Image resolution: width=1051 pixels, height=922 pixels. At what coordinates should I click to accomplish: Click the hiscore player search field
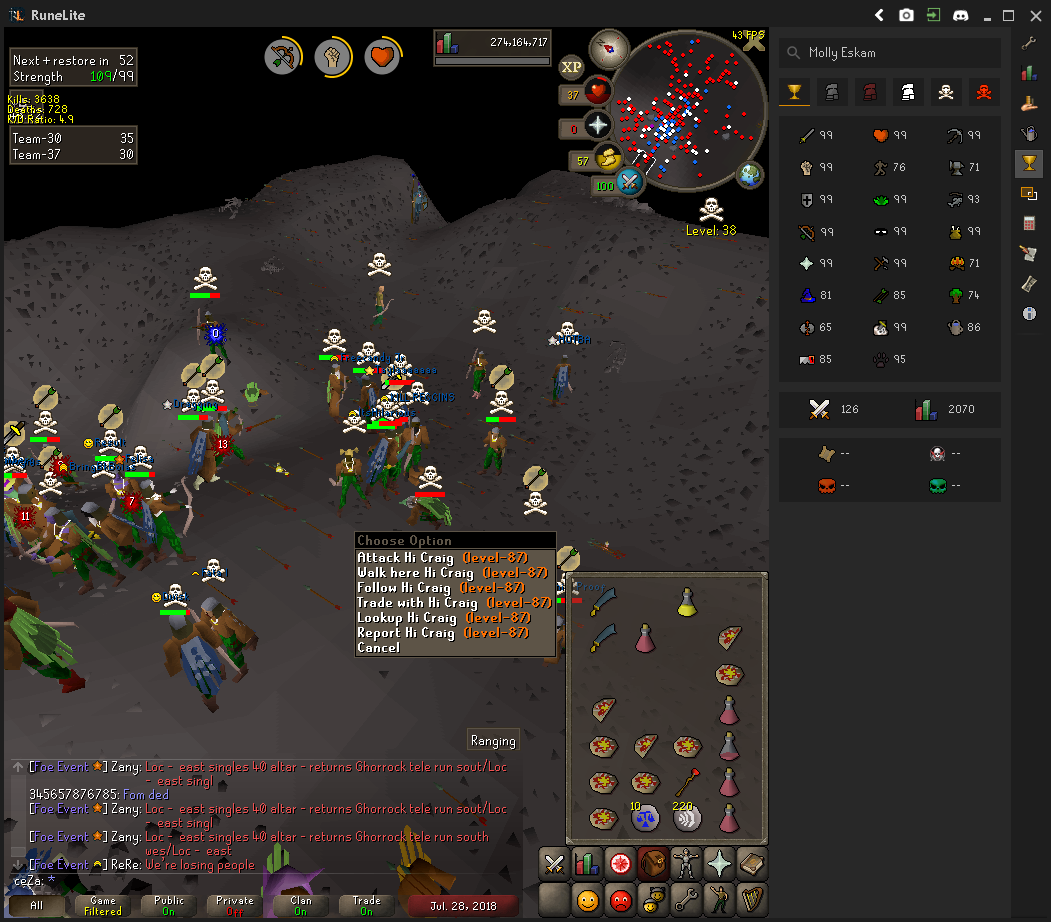tap(890, 52)
